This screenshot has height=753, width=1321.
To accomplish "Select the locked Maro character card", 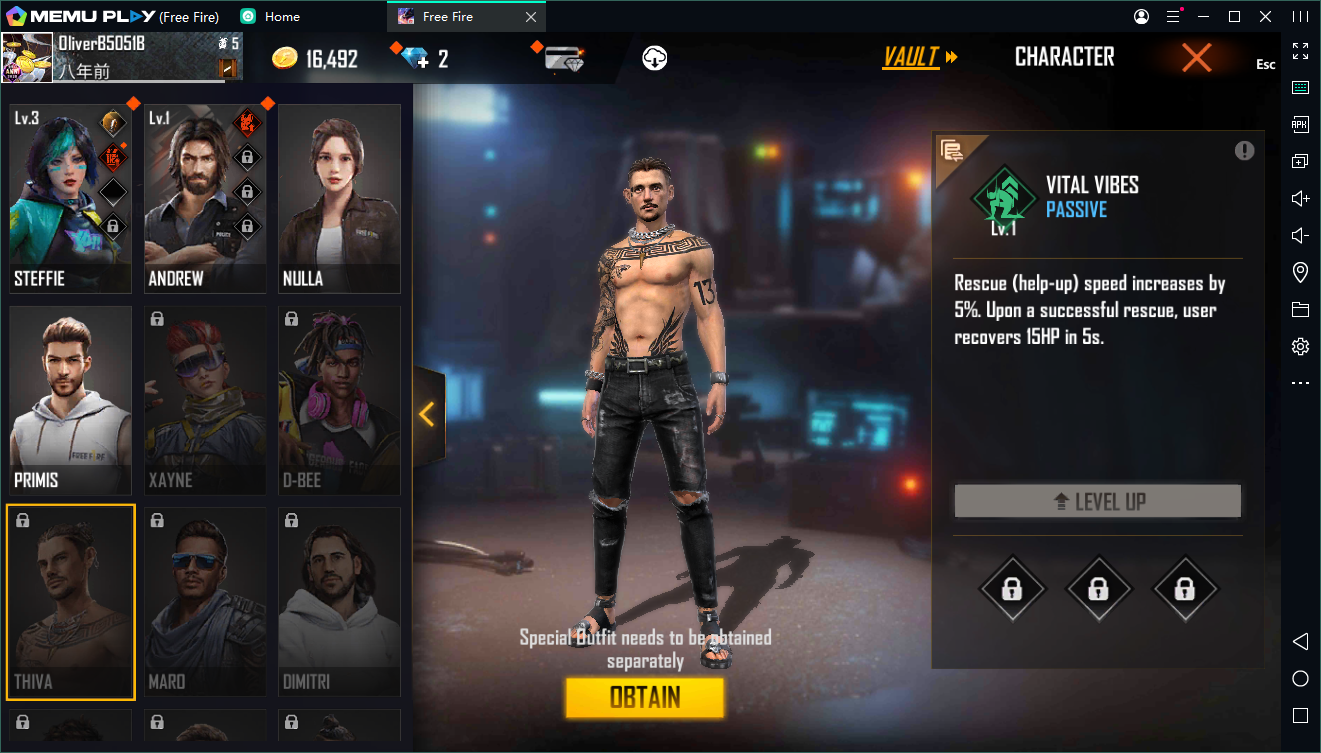I will [205, 602].
